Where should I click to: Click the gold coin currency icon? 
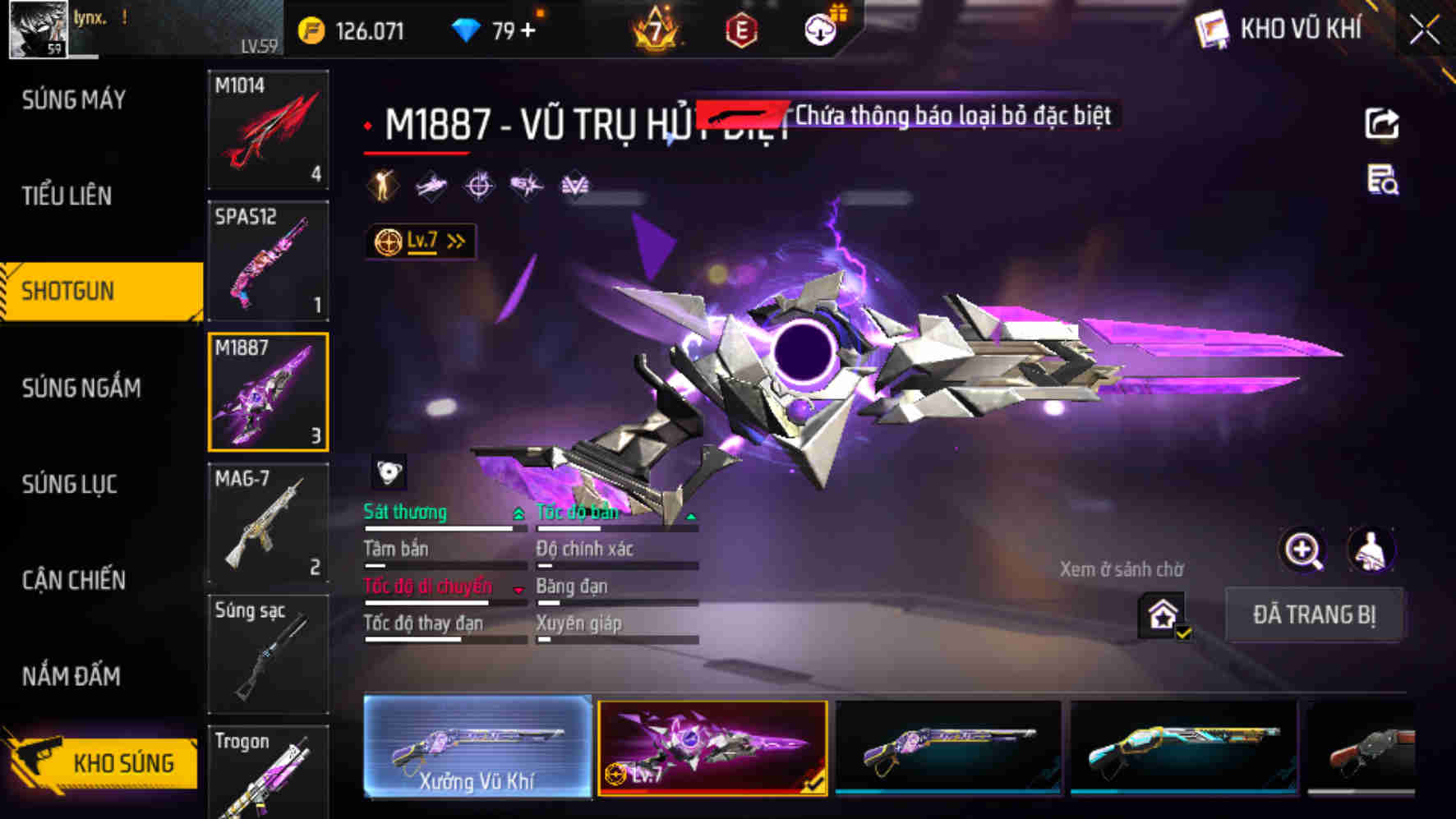(312, 30)
